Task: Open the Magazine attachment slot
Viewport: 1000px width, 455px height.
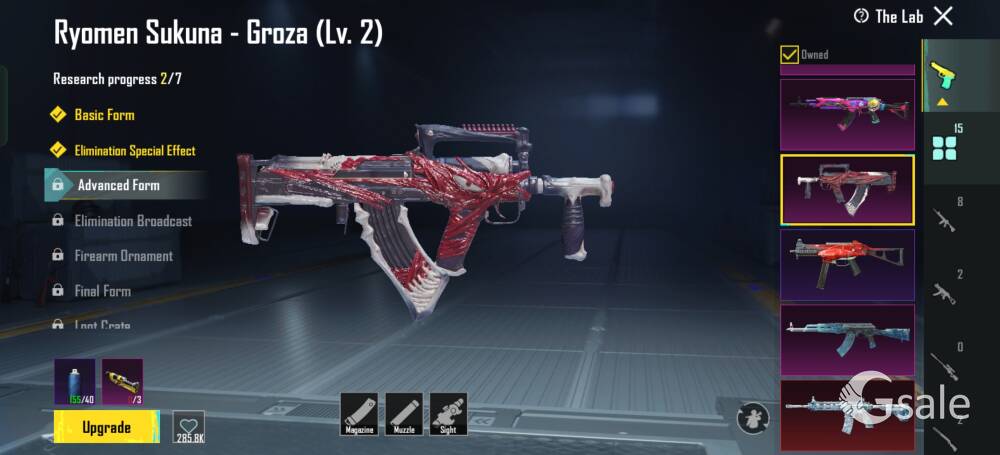Action: click(x=359, y=413)
